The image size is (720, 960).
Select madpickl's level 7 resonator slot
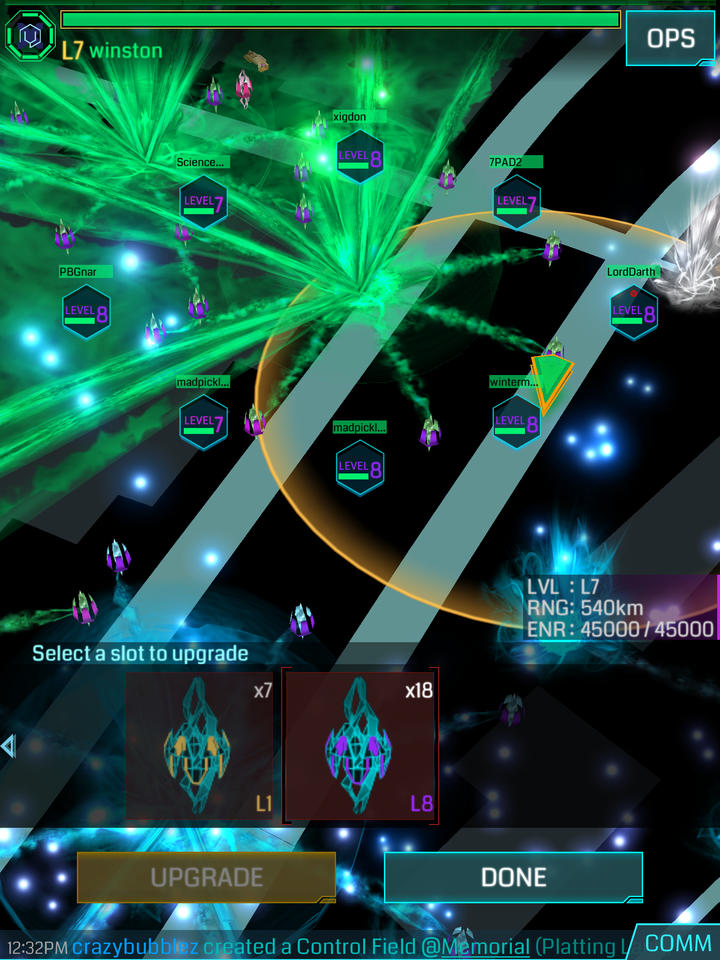point(203,422)
